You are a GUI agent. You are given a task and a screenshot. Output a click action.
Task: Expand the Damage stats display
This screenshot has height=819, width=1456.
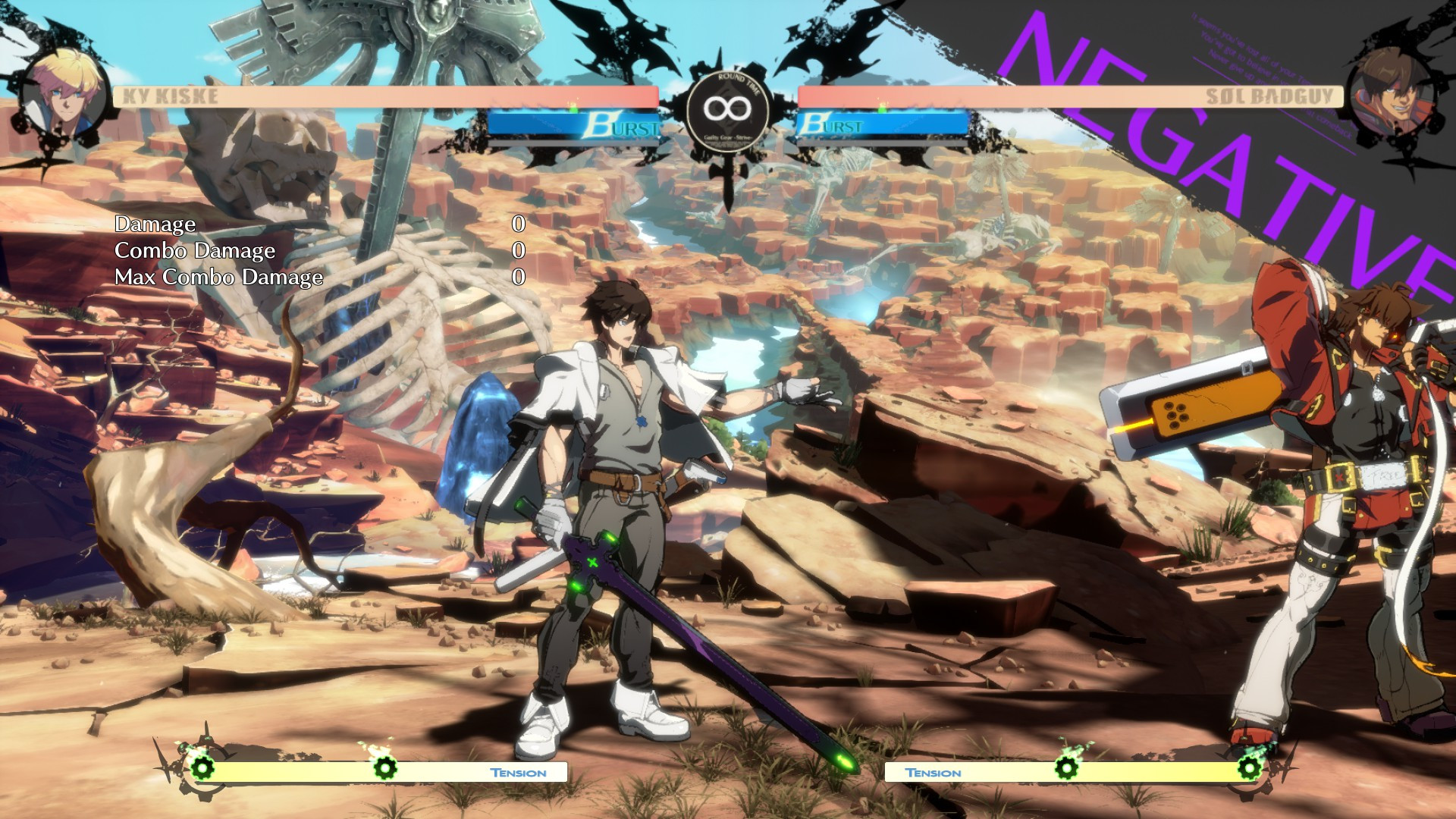coord(155,224)
